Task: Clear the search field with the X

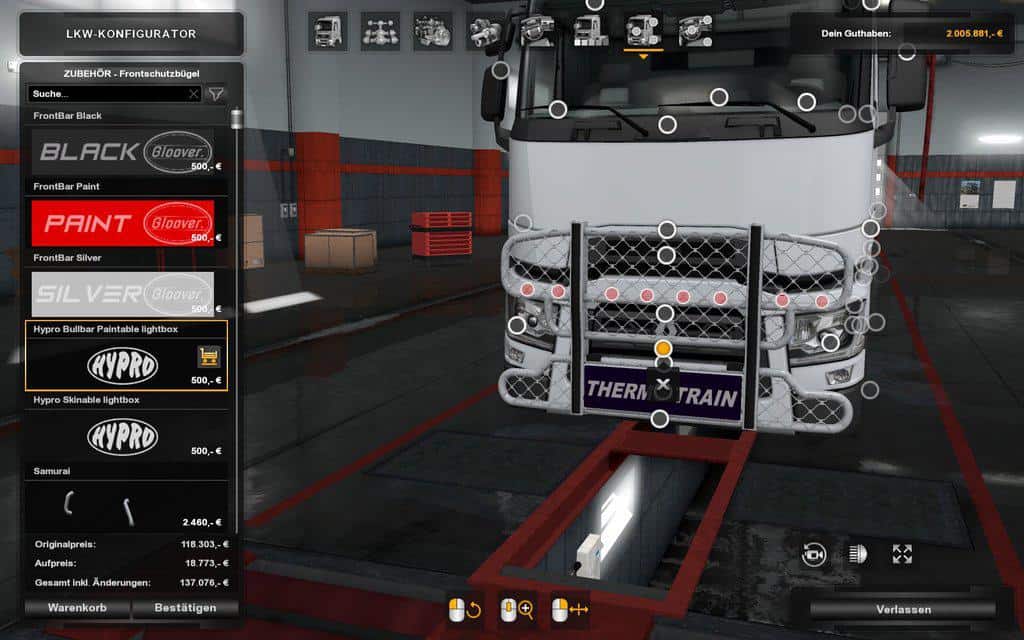Action: [x=194, y=94]
